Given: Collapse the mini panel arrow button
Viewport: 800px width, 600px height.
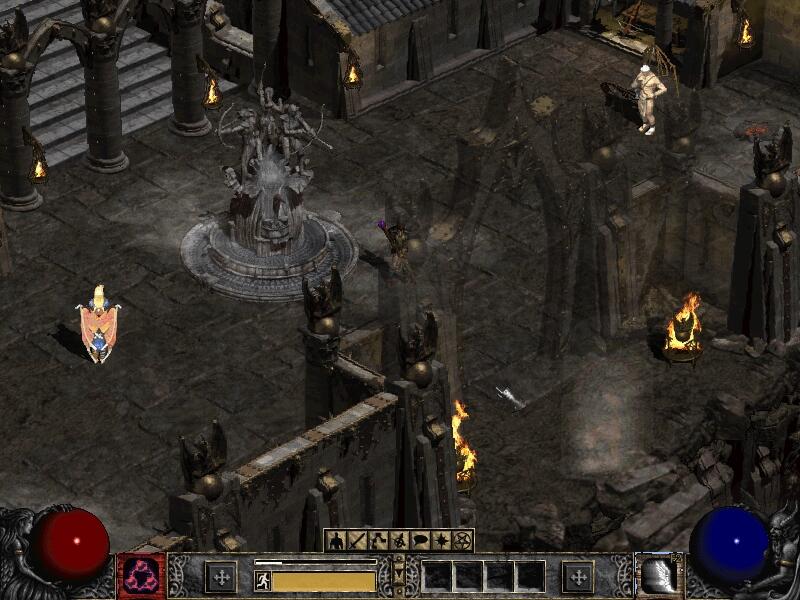Looking at the screenshot, I should 399,575.
